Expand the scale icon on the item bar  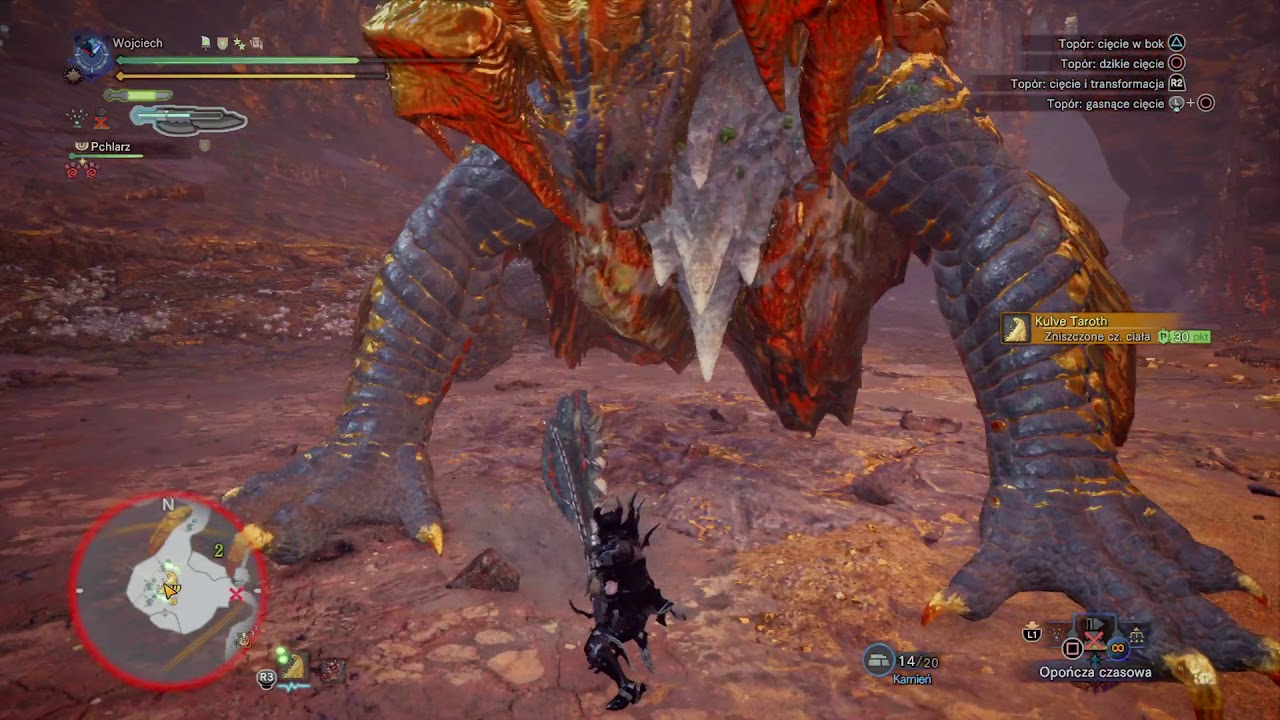pyautogui.click(x=1136, y=634)
